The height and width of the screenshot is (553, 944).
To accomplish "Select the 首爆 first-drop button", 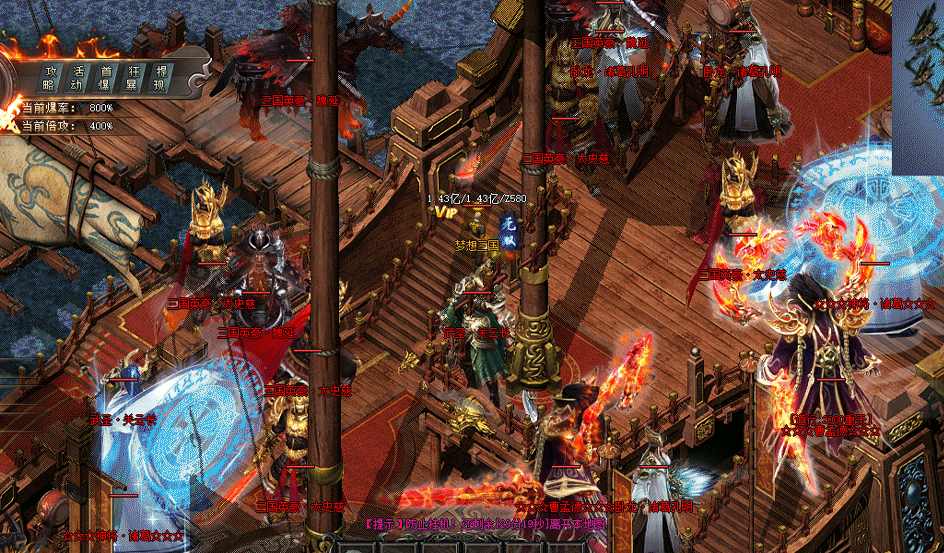I will tap(105, 78).
